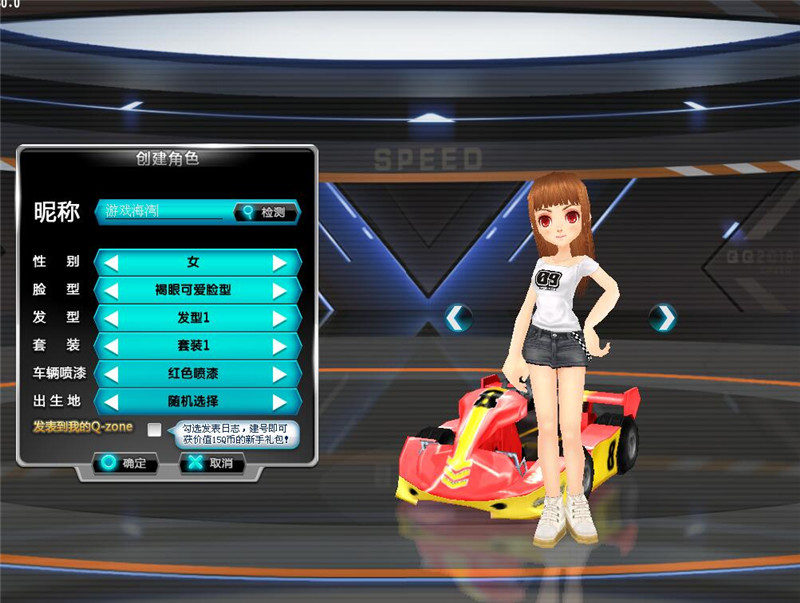
Task: Choose the previous hairstyle (发型)
Action: (x=112, y=319)
